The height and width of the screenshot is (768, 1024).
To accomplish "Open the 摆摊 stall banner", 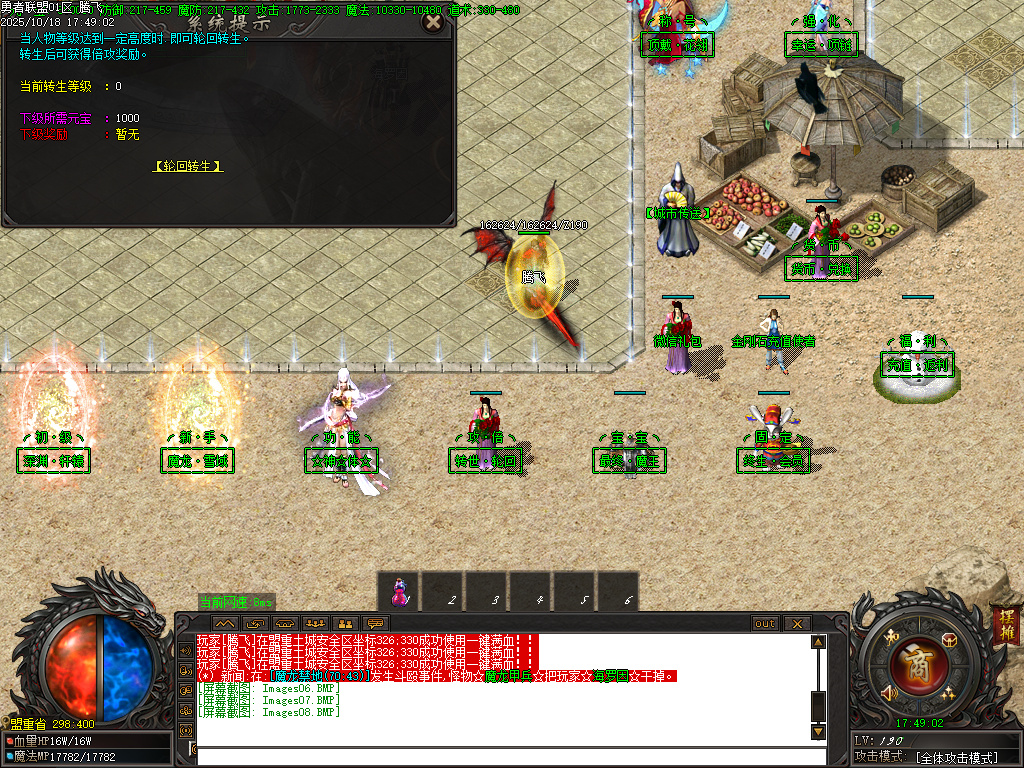I will point(1005,623).
